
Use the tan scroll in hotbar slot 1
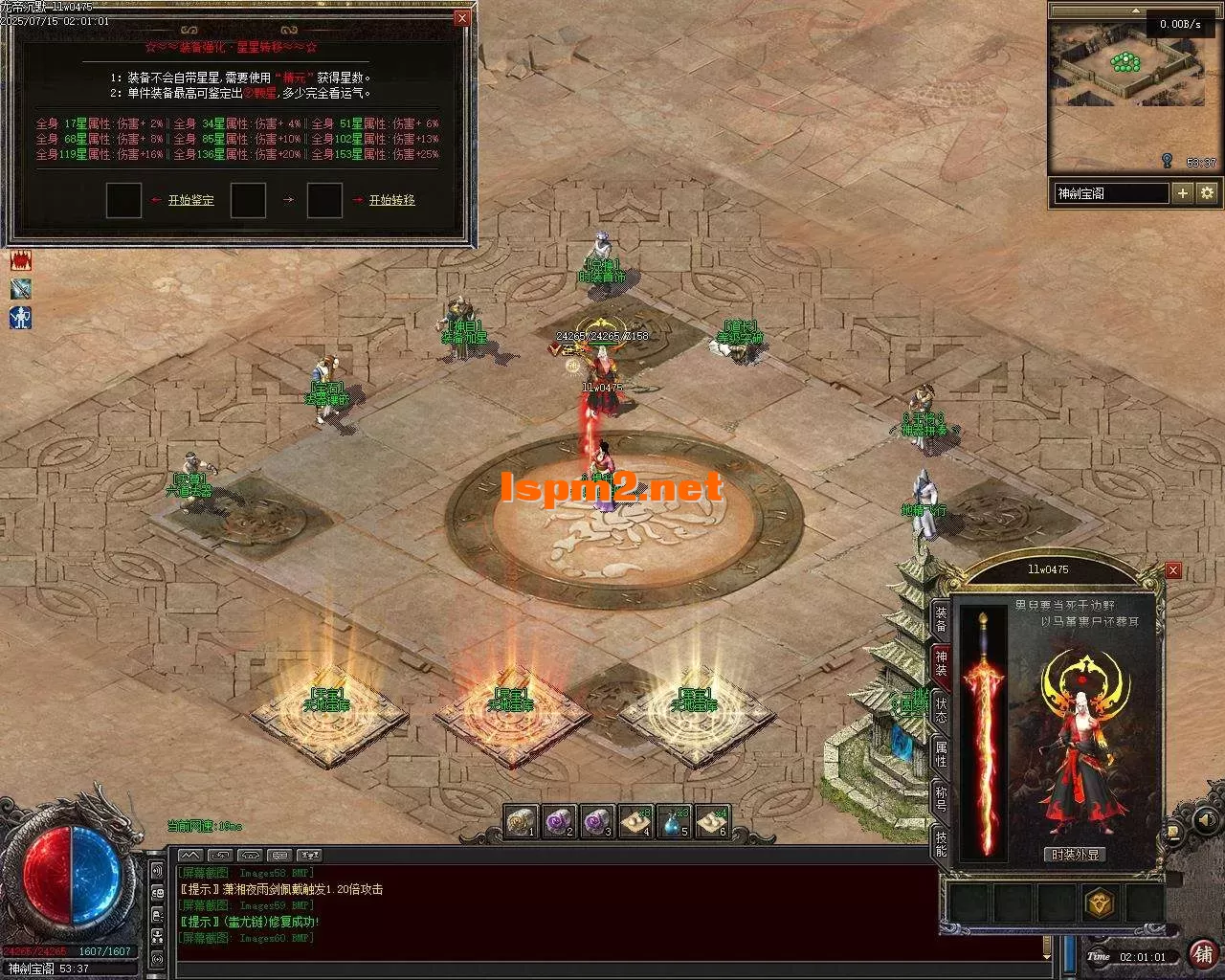pos(521,822)
